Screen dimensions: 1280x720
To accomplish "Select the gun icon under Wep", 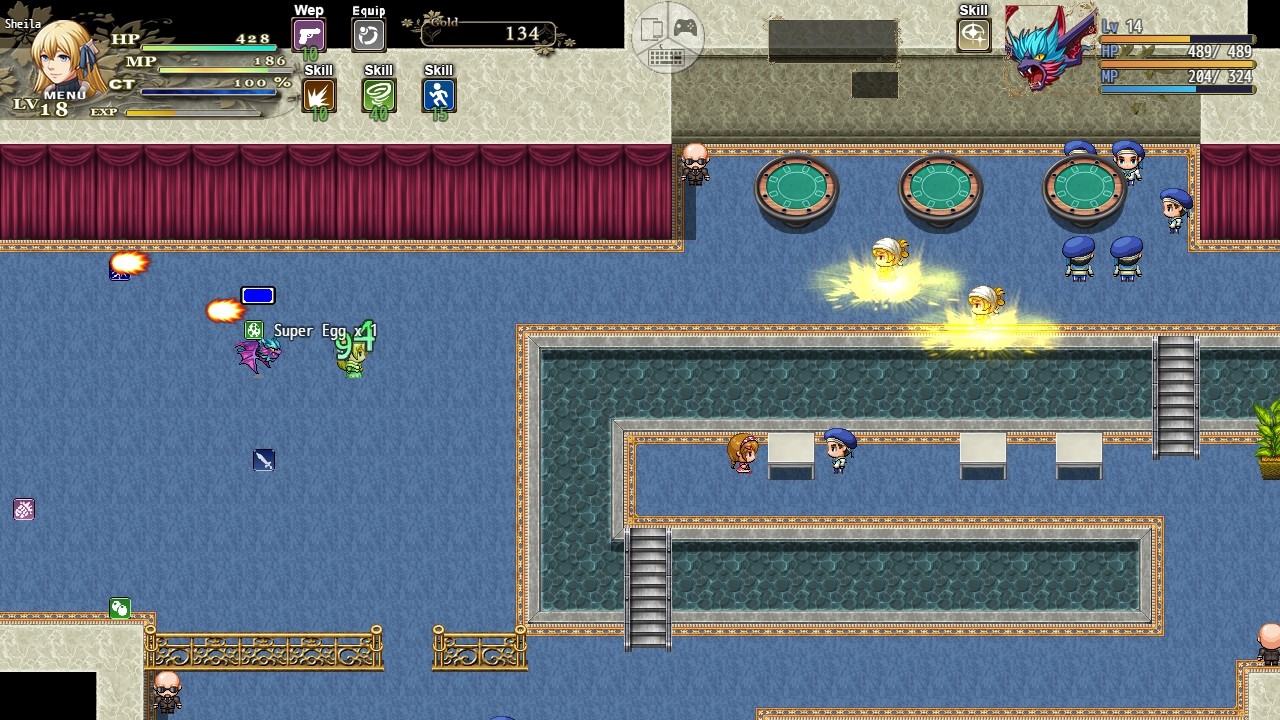I will (308, 33).
